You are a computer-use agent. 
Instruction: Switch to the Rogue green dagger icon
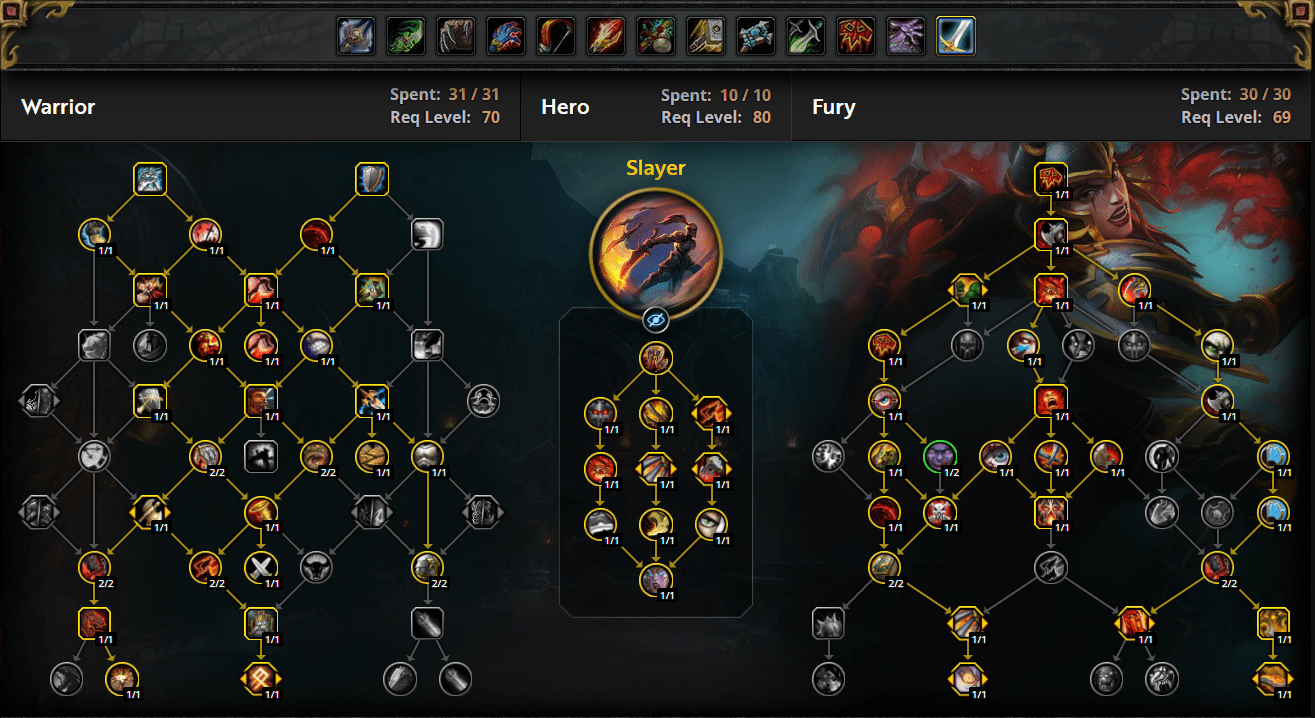(x=806, y=36)
